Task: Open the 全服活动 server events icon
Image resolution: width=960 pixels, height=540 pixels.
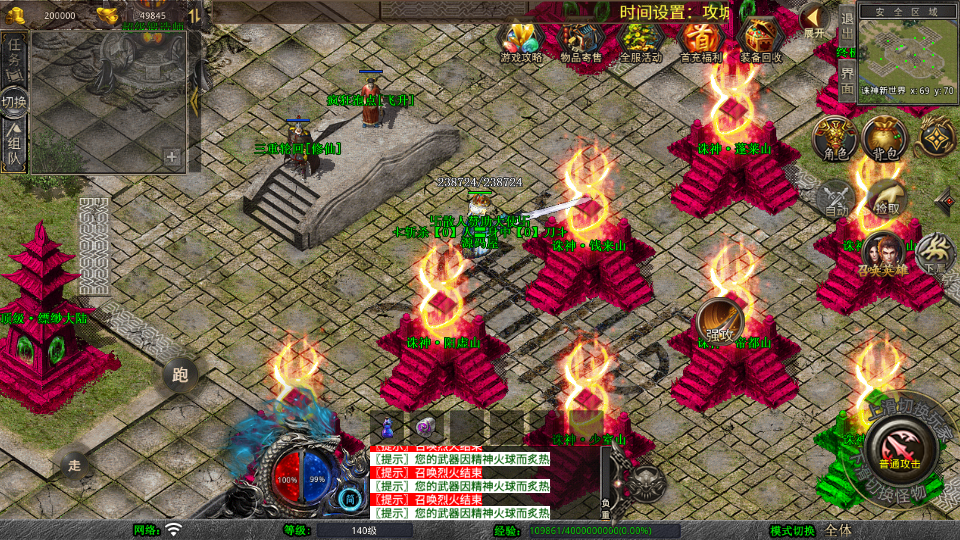Action: coord(640,41)
